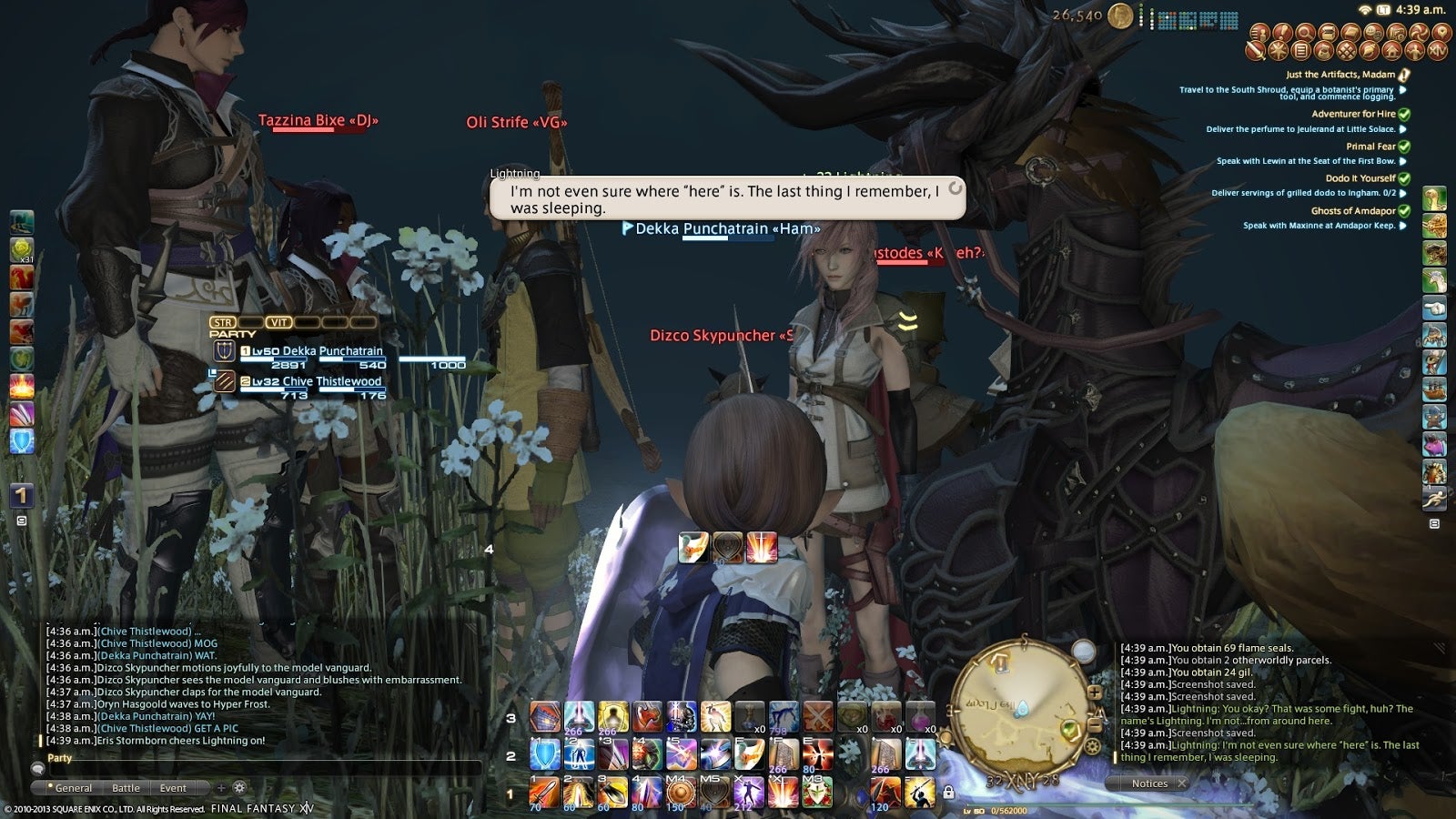The height and width of the screenshot is (819, 1456).
Task: Click the green checkmark beside Adventurer for Hire
Action: pos(1404,116)
